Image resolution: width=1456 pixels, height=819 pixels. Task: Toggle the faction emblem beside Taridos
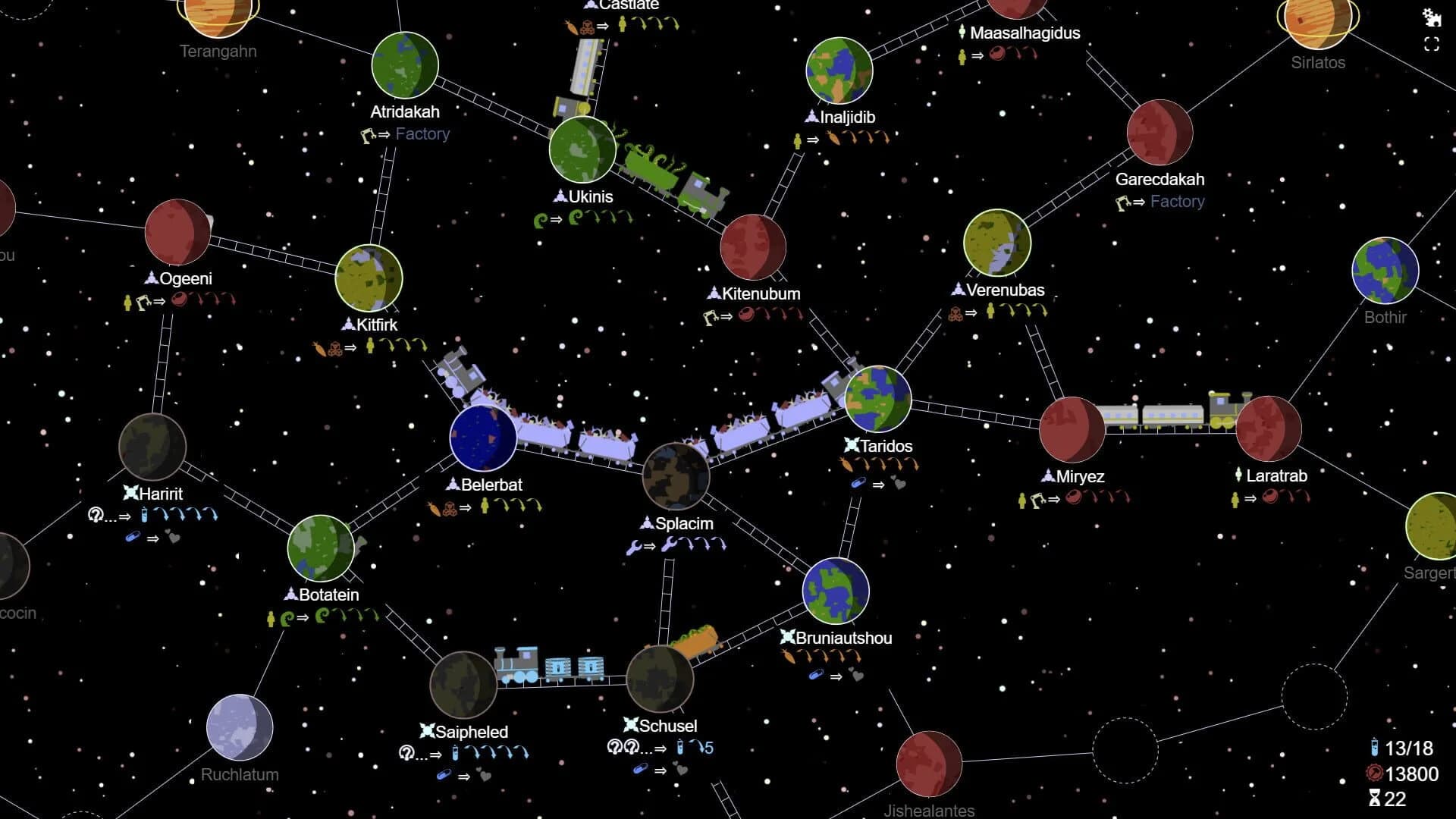[x=851, y=446]
